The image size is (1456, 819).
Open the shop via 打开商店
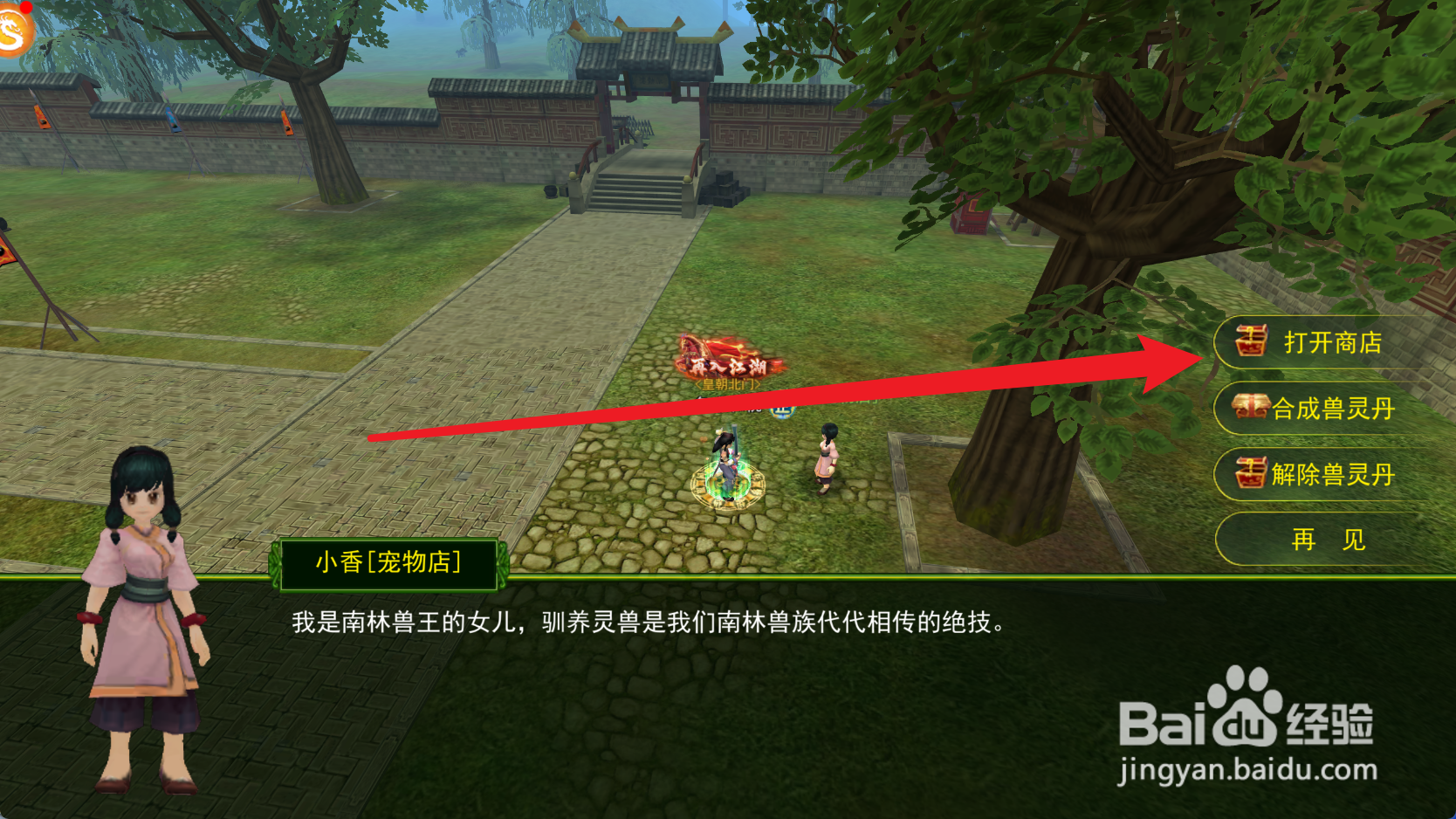point(1336,343)
